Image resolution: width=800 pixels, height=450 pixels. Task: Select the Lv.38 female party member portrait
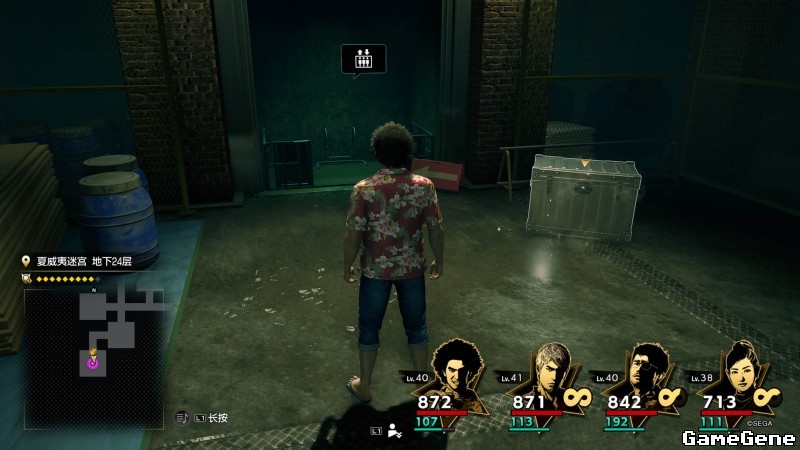[740, 371]
